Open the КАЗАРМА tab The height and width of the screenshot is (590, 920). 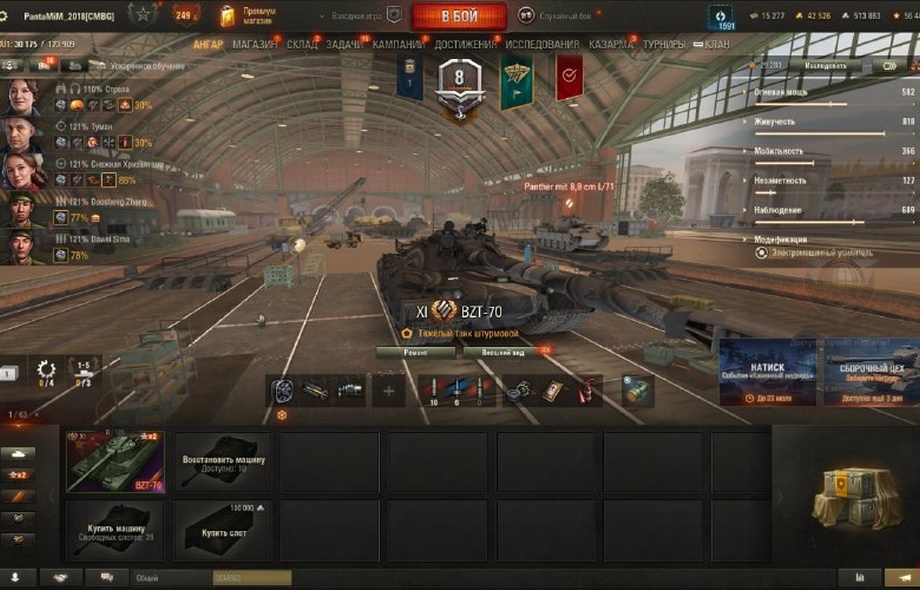click(610, 45)
